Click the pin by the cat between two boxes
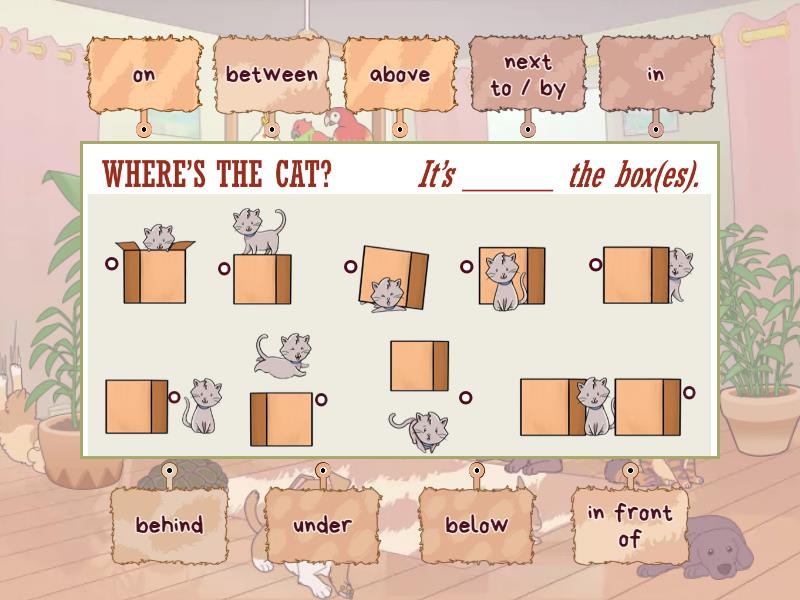800x600 pixels. pyautogui.click(x=689, y=392)
